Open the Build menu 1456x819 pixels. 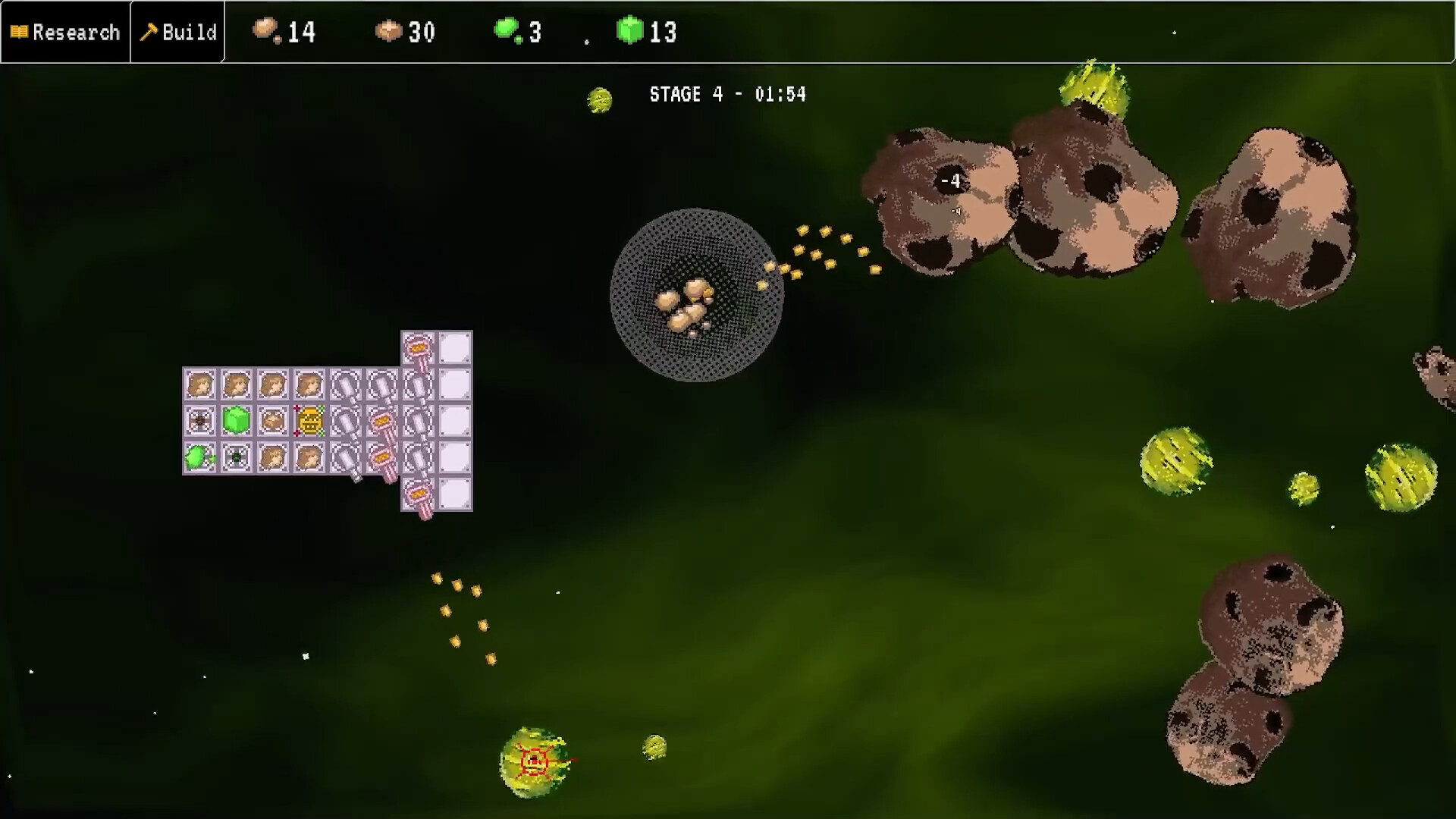(182, 32)
